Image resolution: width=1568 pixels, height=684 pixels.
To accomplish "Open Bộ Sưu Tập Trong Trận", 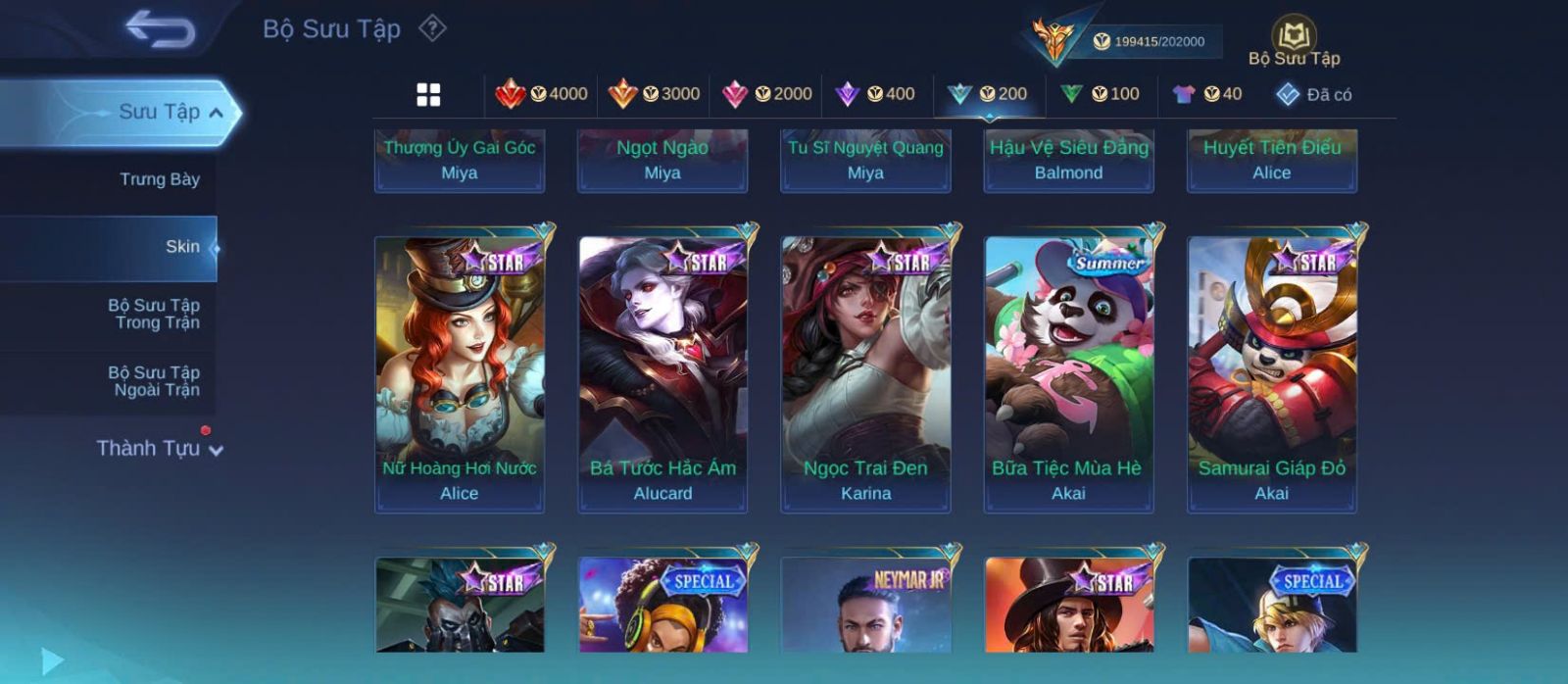I will 154,314.
